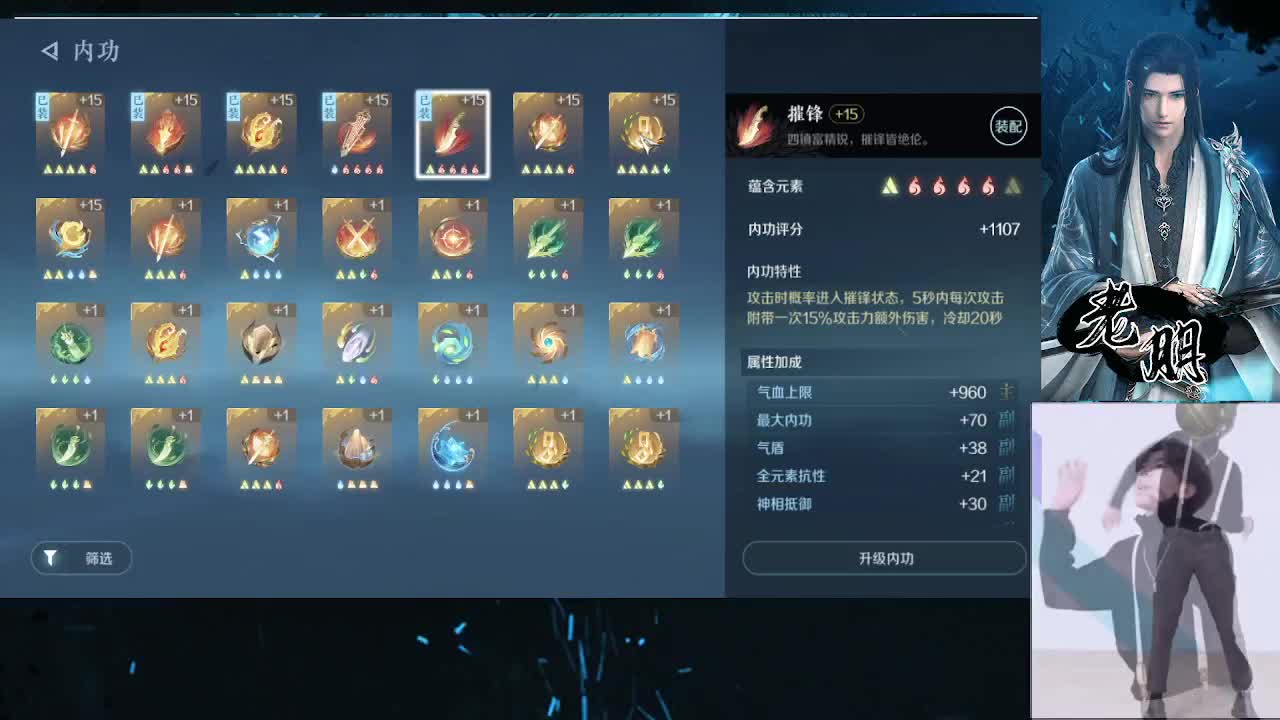
Task: Select the dagger +15 equipped card
Action: pyautogui.click(x=356, y=133)
